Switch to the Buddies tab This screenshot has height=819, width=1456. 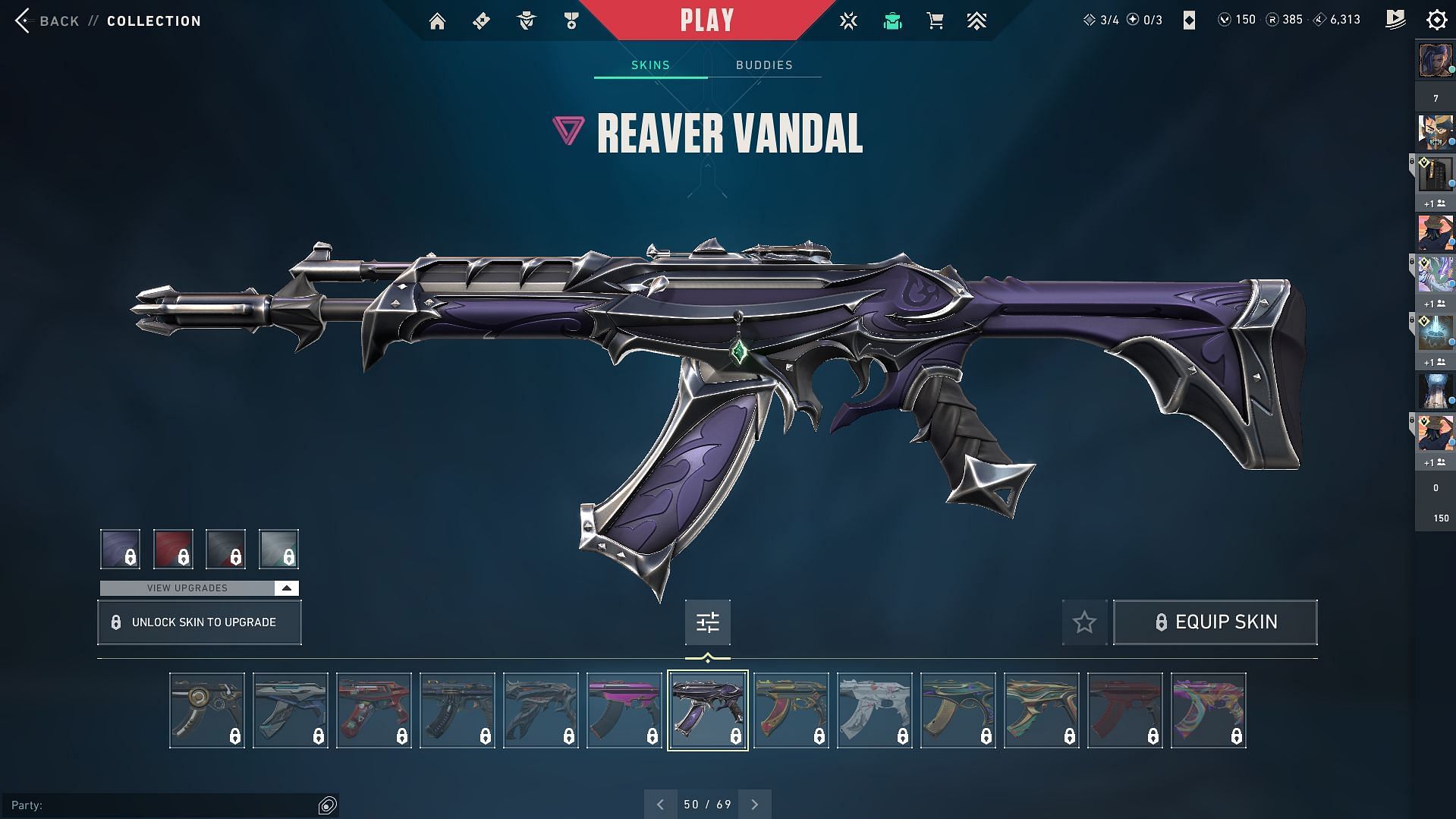pyautogui.click(x=764, y=65)
